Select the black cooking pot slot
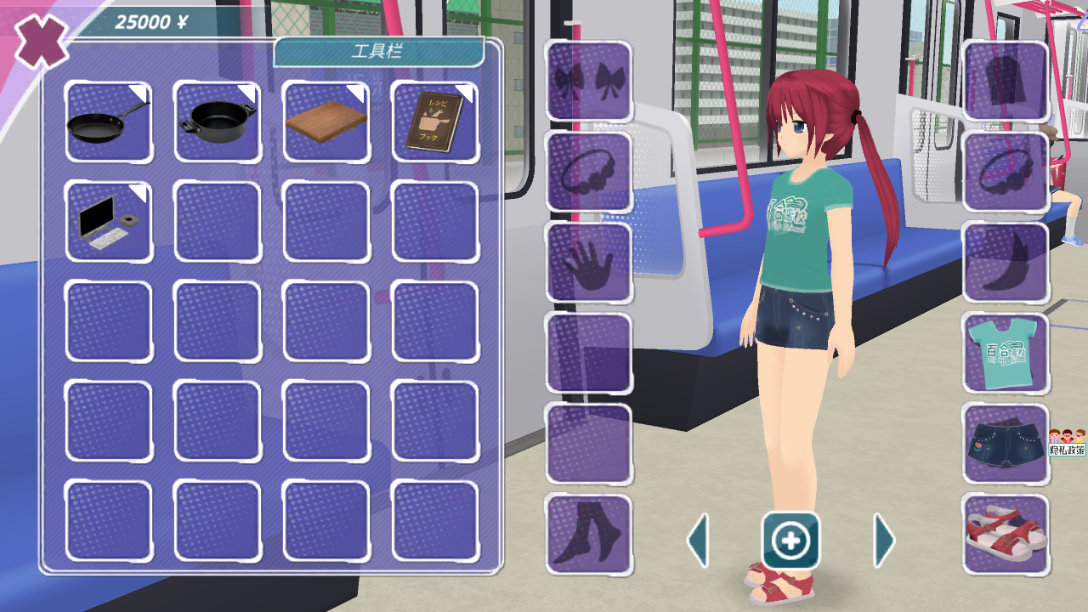The width and height of the screenshot is (1088, 612). (x=217, y=122)
